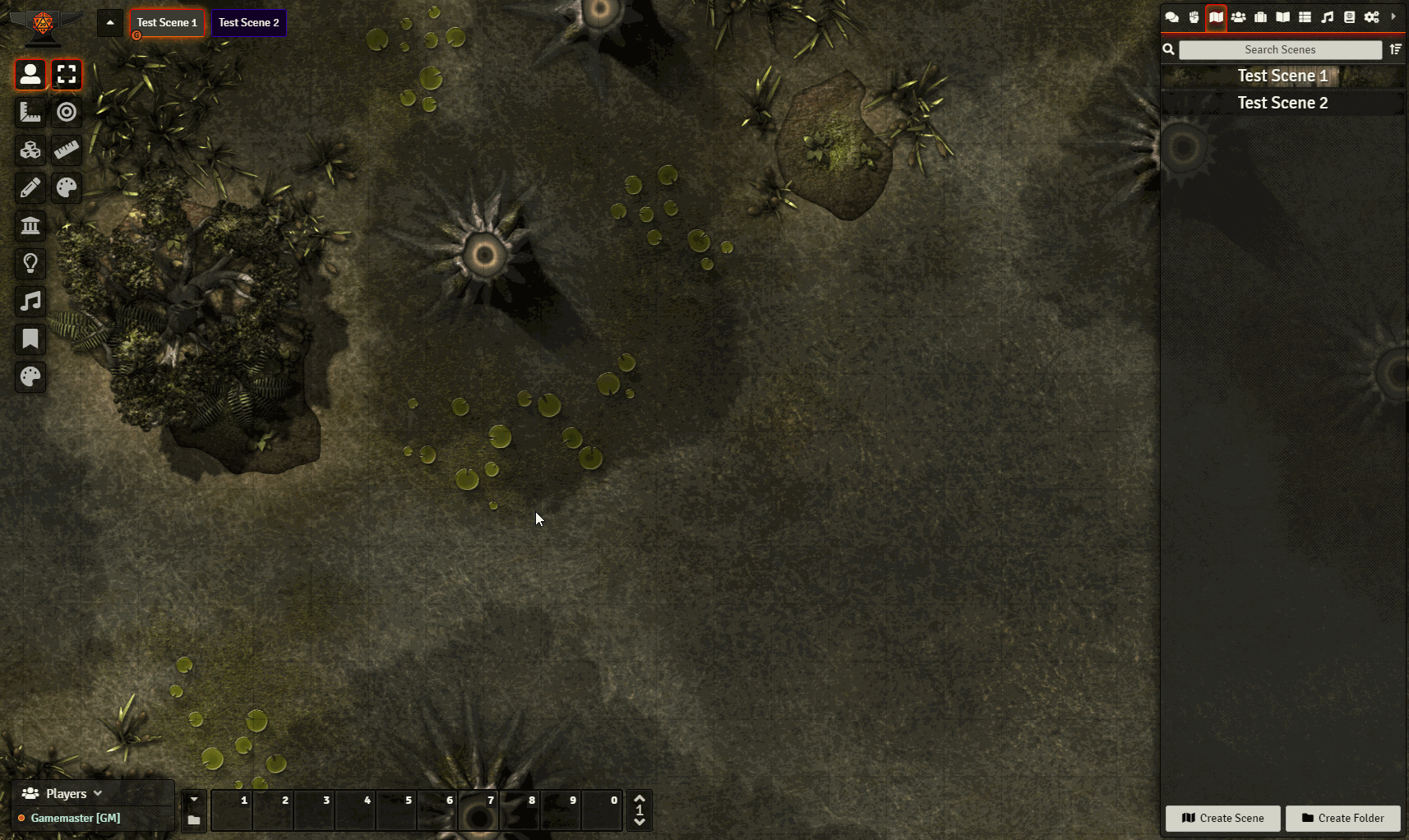Create a new scene
Image resolution: width=1409 pixels, height=840 pixels.
(x=1222, y=818)
